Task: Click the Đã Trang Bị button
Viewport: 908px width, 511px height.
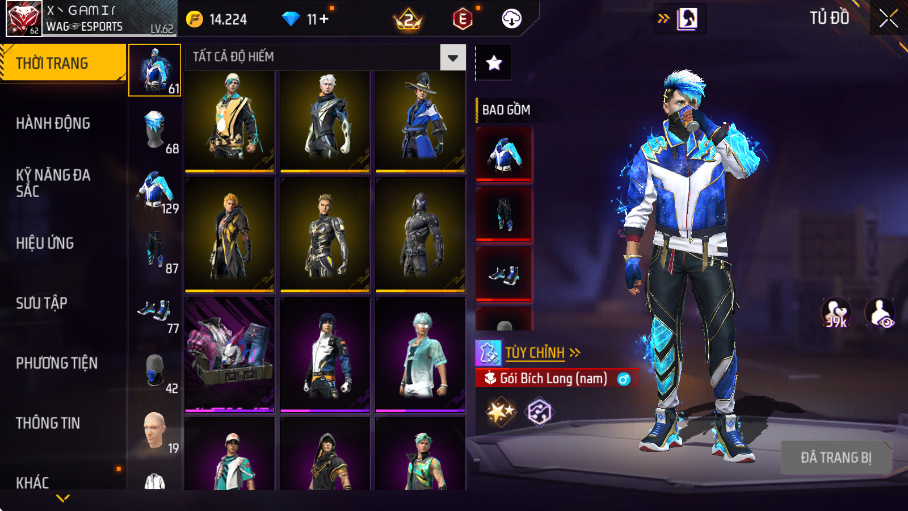Action: click(x=835, y=458)
